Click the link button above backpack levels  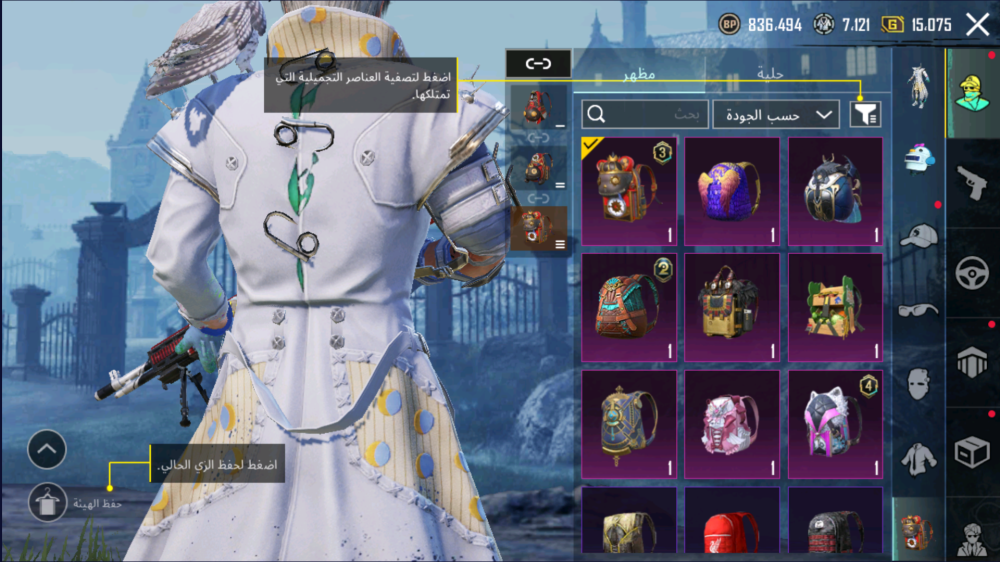point(538,64)
